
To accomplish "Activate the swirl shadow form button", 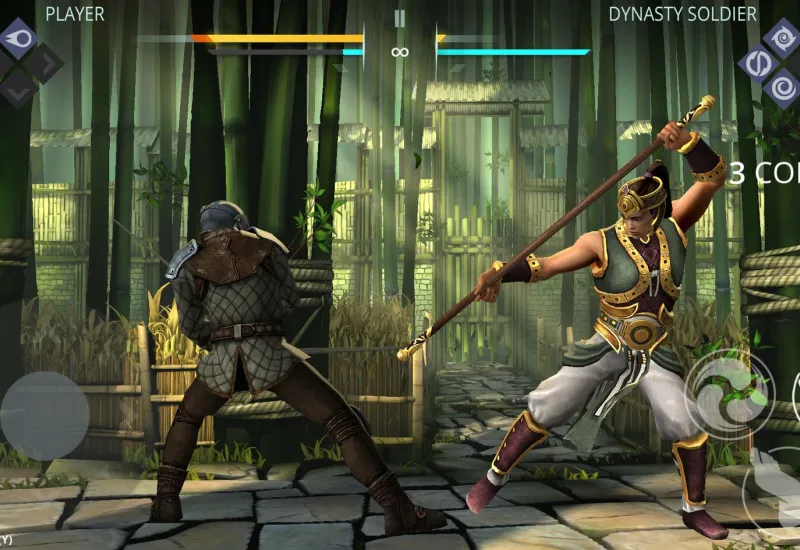I will tap(730, 393).
